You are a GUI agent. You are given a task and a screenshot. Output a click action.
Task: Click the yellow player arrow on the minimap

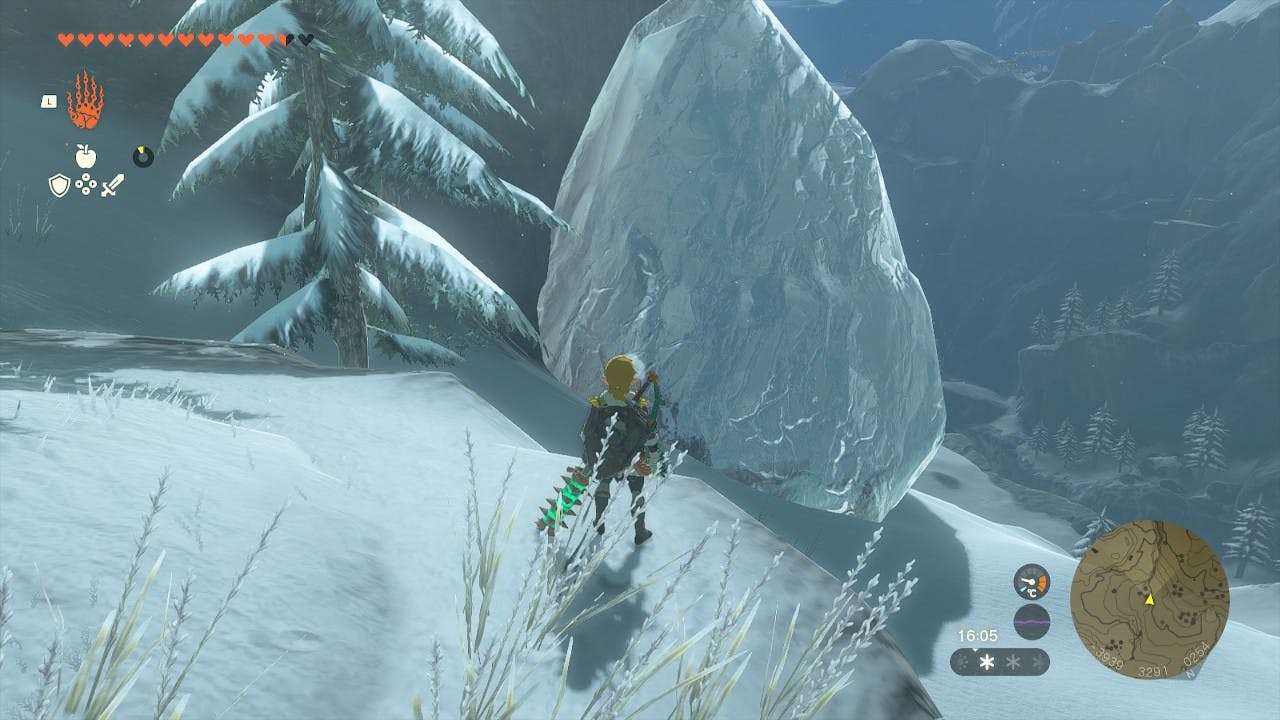1150,599
